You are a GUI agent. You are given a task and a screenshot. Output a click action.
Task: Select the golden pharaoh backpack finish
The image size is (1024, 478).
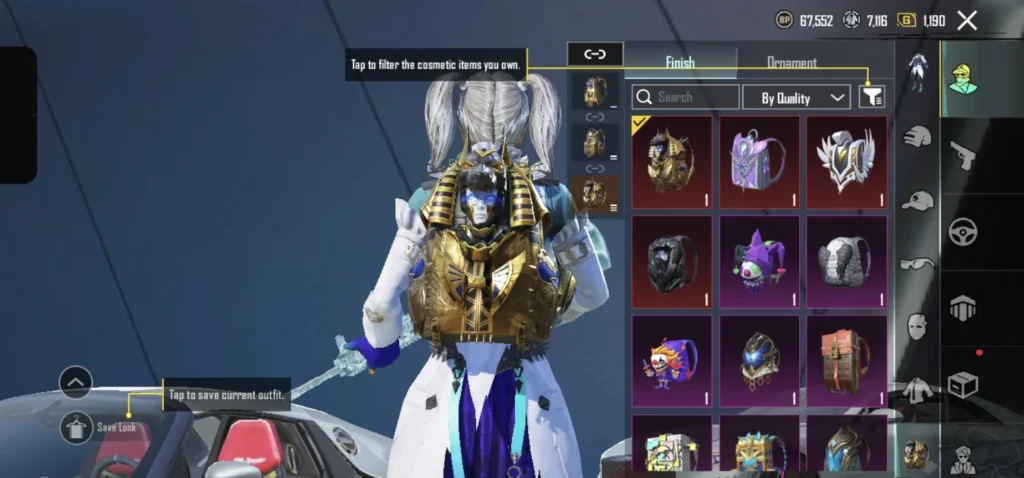[x=671, y=162]
